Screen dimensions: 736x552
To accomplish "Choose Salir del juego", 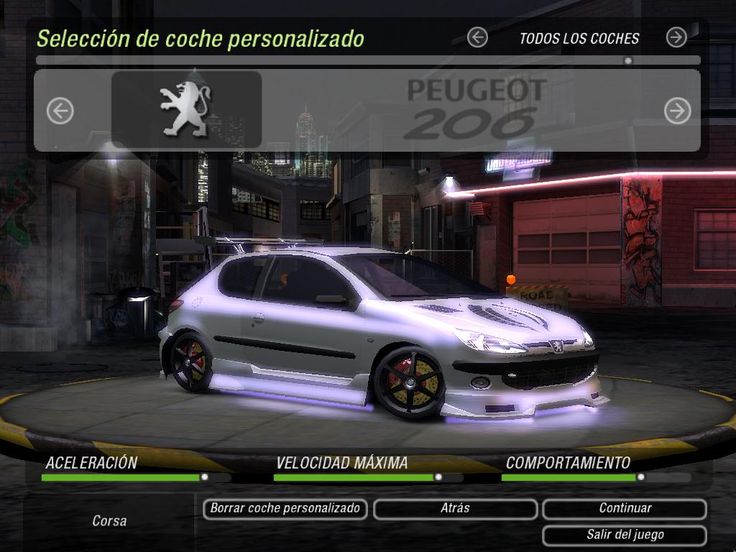I will (625, 535).
